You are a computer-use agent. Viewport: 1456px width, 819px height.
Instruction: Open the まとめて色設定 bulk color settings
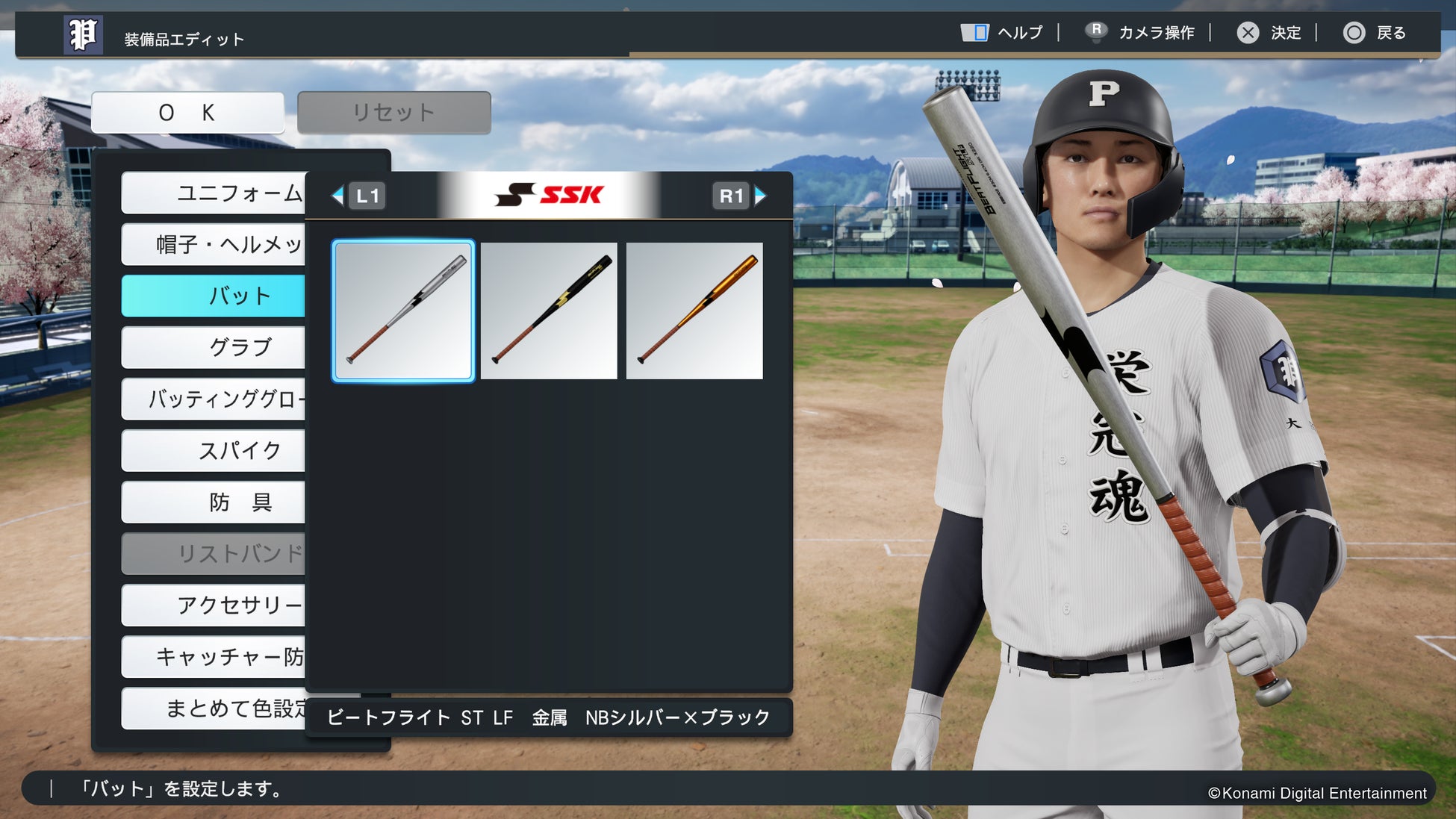coord(214,708)
